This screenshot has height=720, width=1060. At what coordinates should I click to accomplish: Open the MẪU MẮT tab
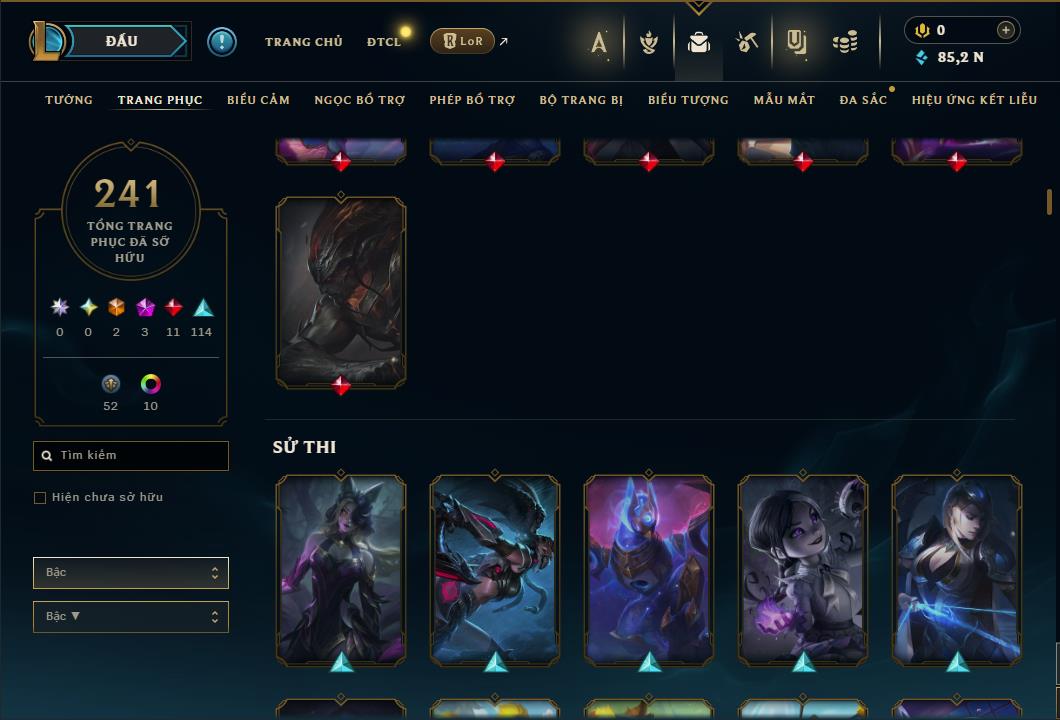click(784, 100)
